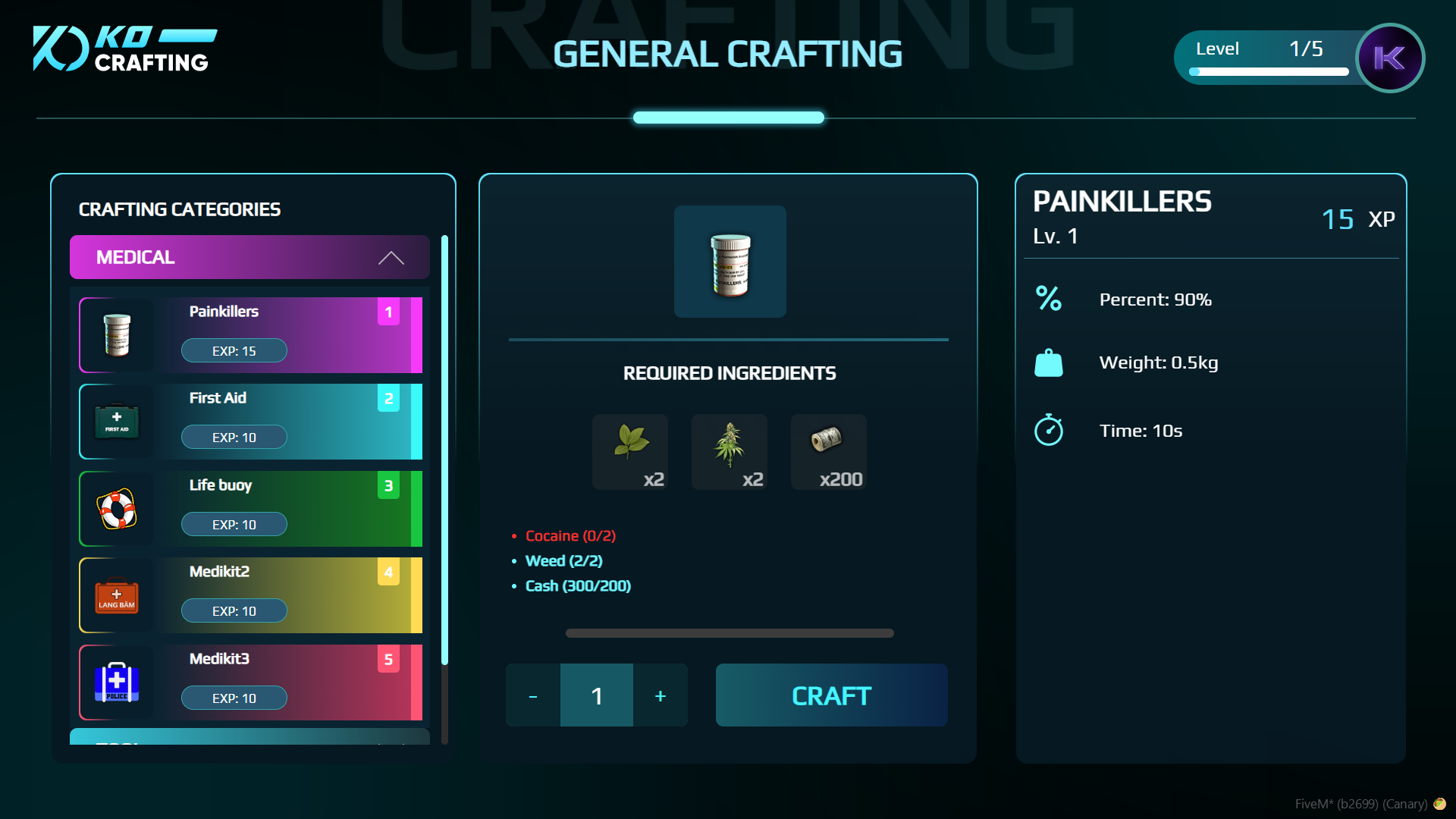Increase craft quantity with plus button

660,695
